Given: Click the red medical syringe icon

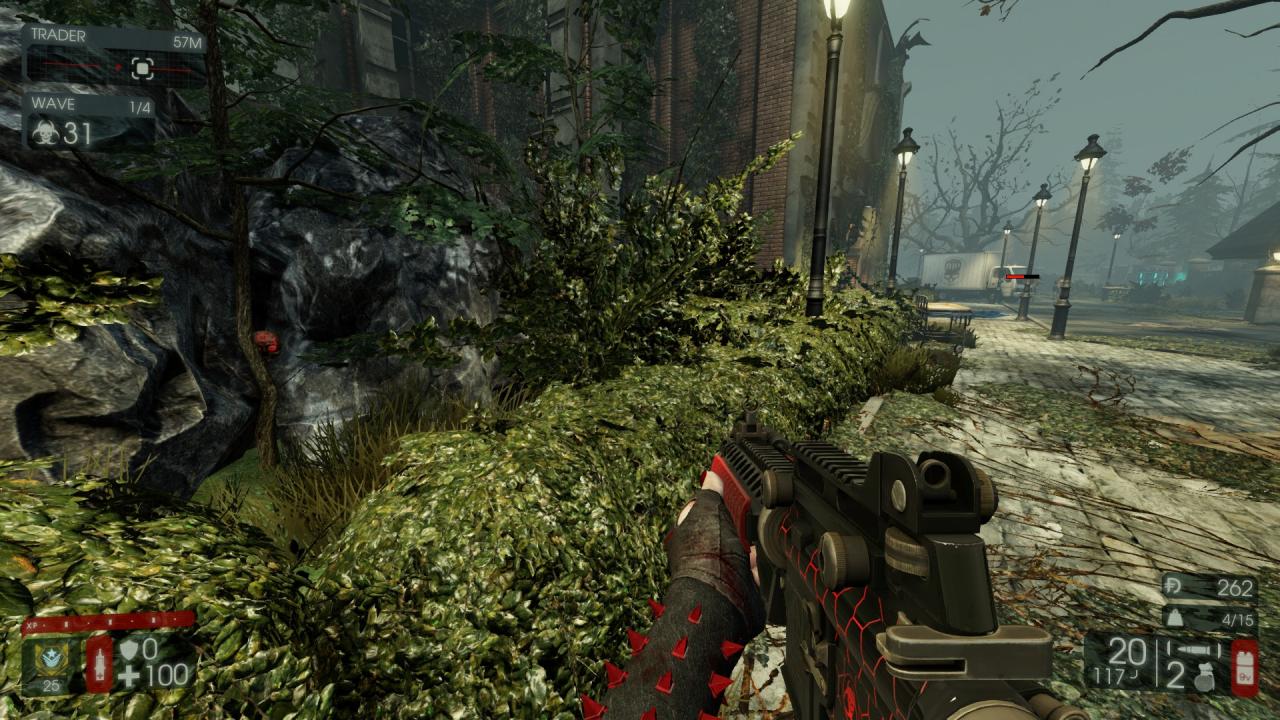Looking at the screenshot, I should (99, 663).
